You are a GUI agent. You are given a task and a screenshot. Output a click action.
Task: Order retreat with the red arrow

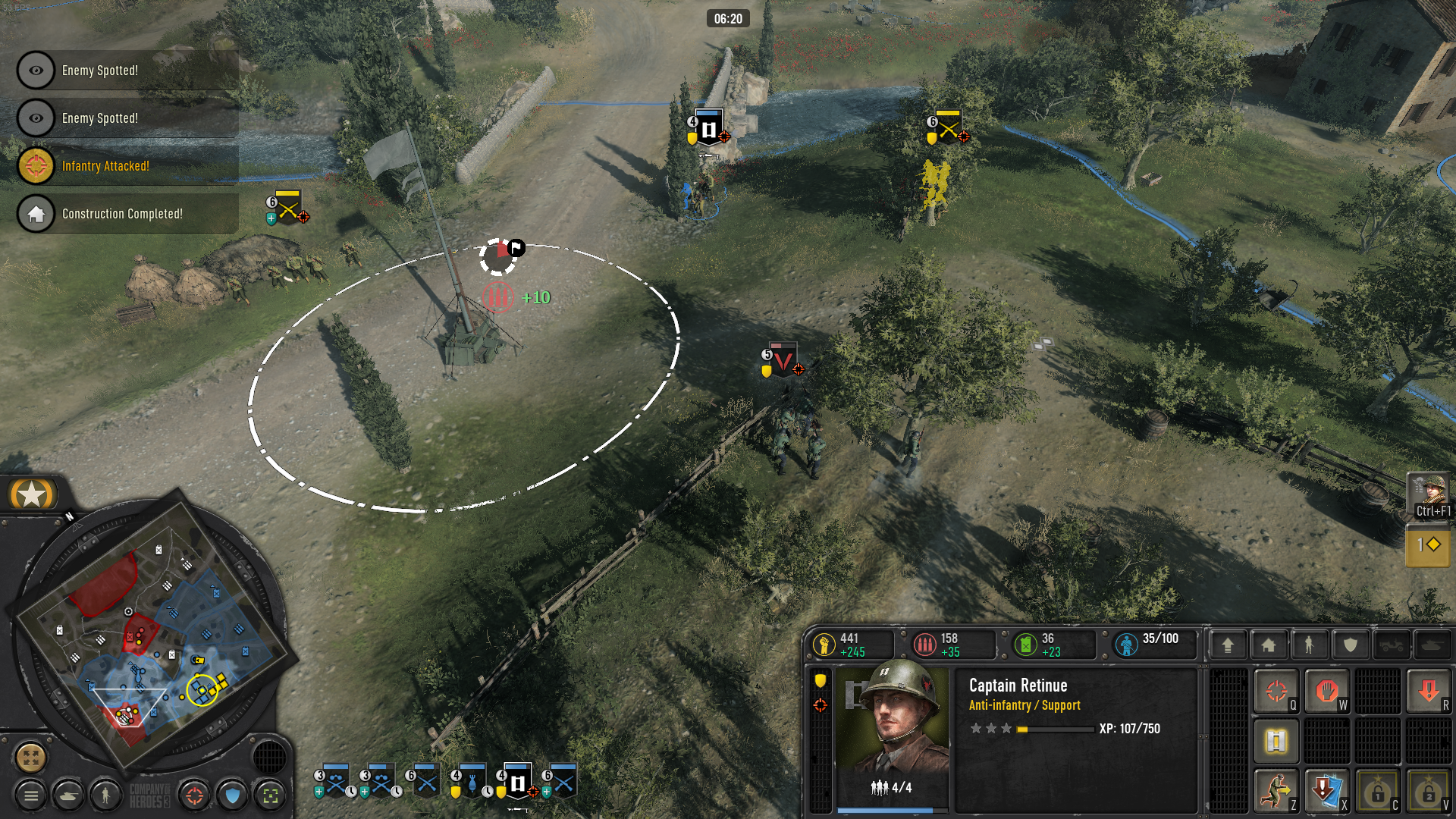click(x=1429, y=692)
